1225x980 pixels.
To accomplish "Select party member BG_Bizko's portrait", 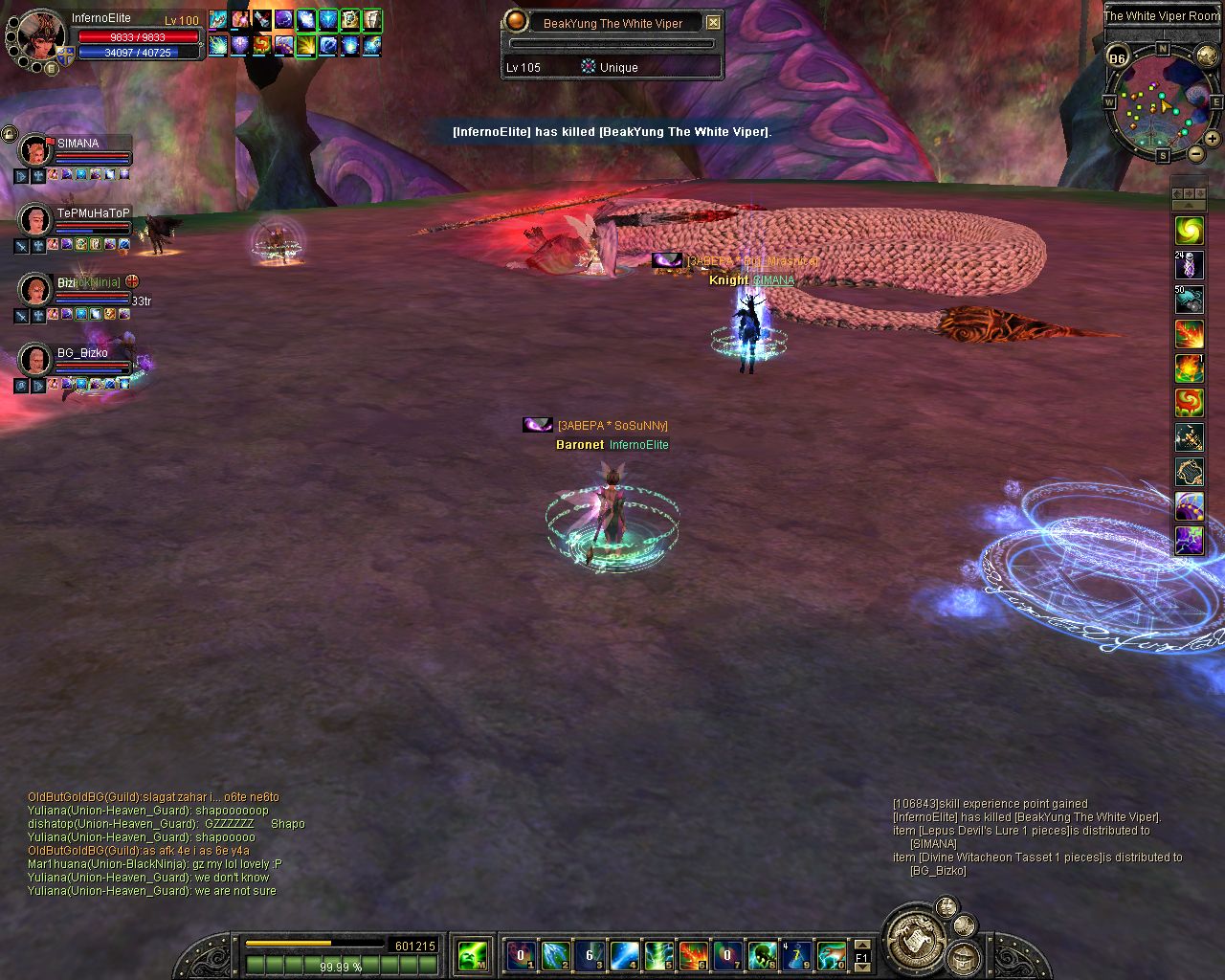I will pyautogui.click(x=35, y=360).
